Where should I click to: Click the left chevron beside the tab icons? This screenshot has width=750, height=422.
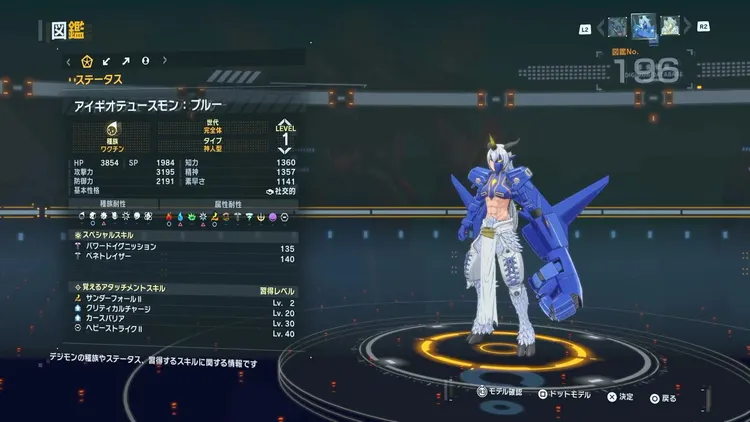[x=69, y=61]
